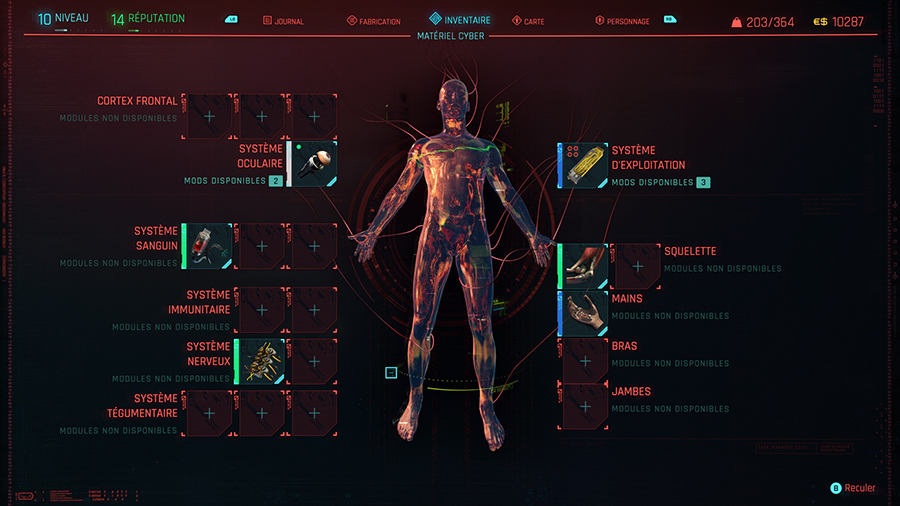Choose the equipped Système Sanguin implant
Image resolution: width=900 pixels, height=506 pixels.
(210, 246)
